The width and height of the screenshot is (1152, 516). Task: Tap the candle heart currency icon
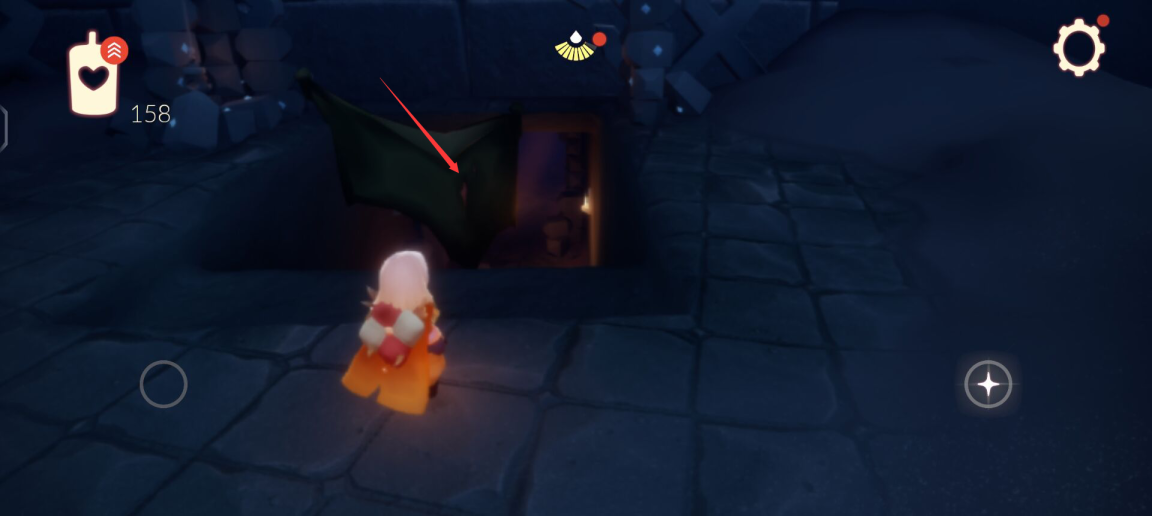[93, 75]
